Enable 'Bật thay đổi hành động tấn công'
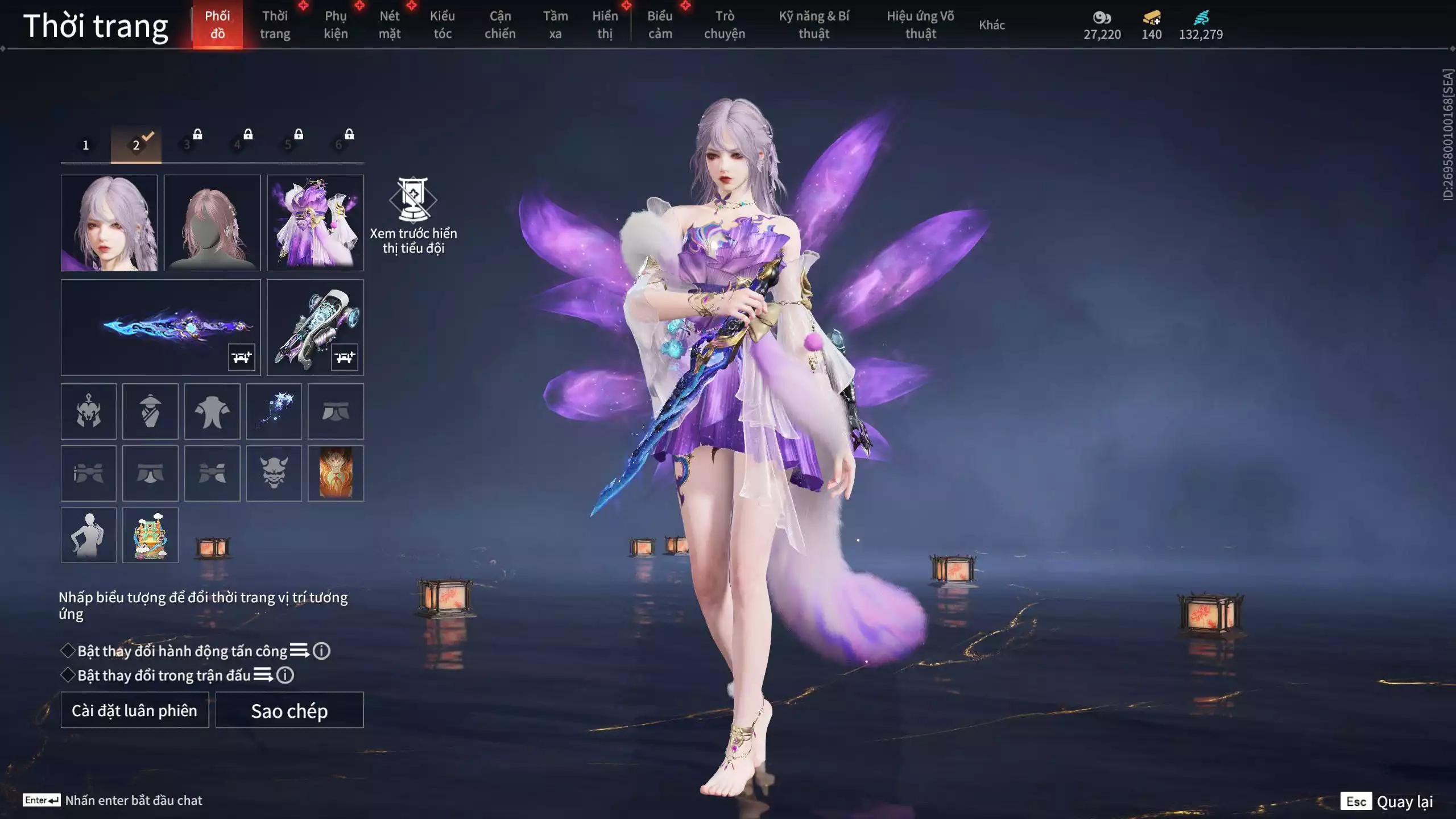This screenshot has height=819, width=1456. coord(68,651)
